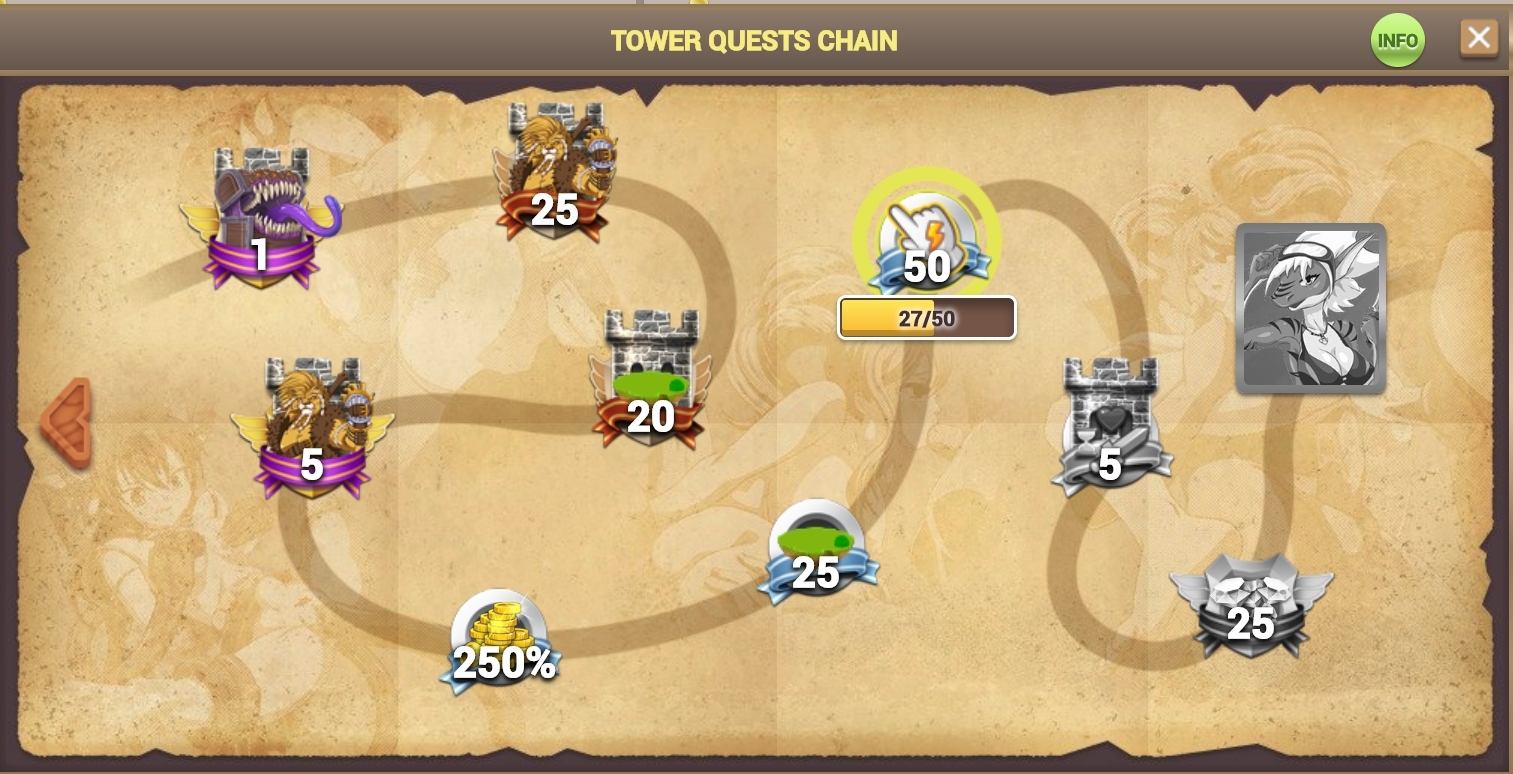Viewport: 1513px width, 774px height.
Task: Click the Tower Quests Chain title
Action: pyautogui.click(x=754, y=41)
